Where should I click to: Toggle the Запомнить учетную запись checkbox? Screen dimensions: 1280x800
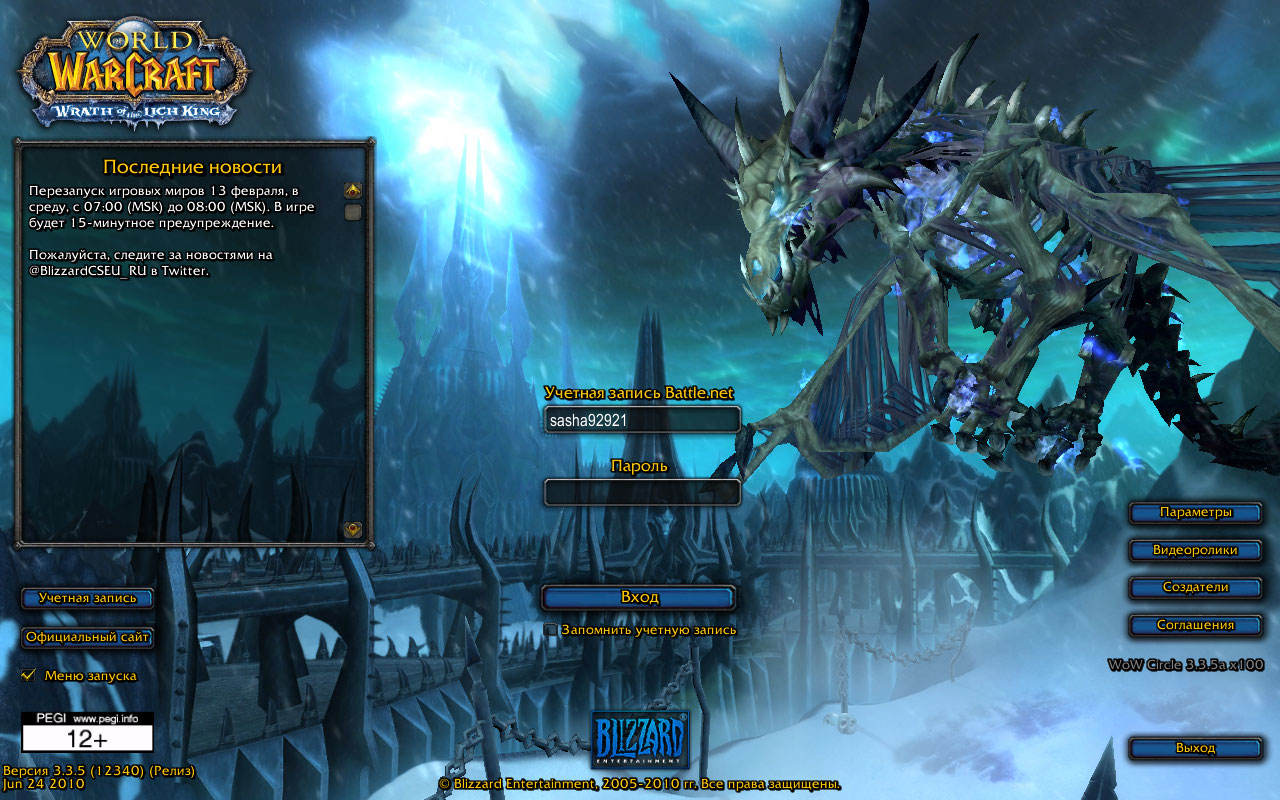pyautogui.click(x=550, y=630)
